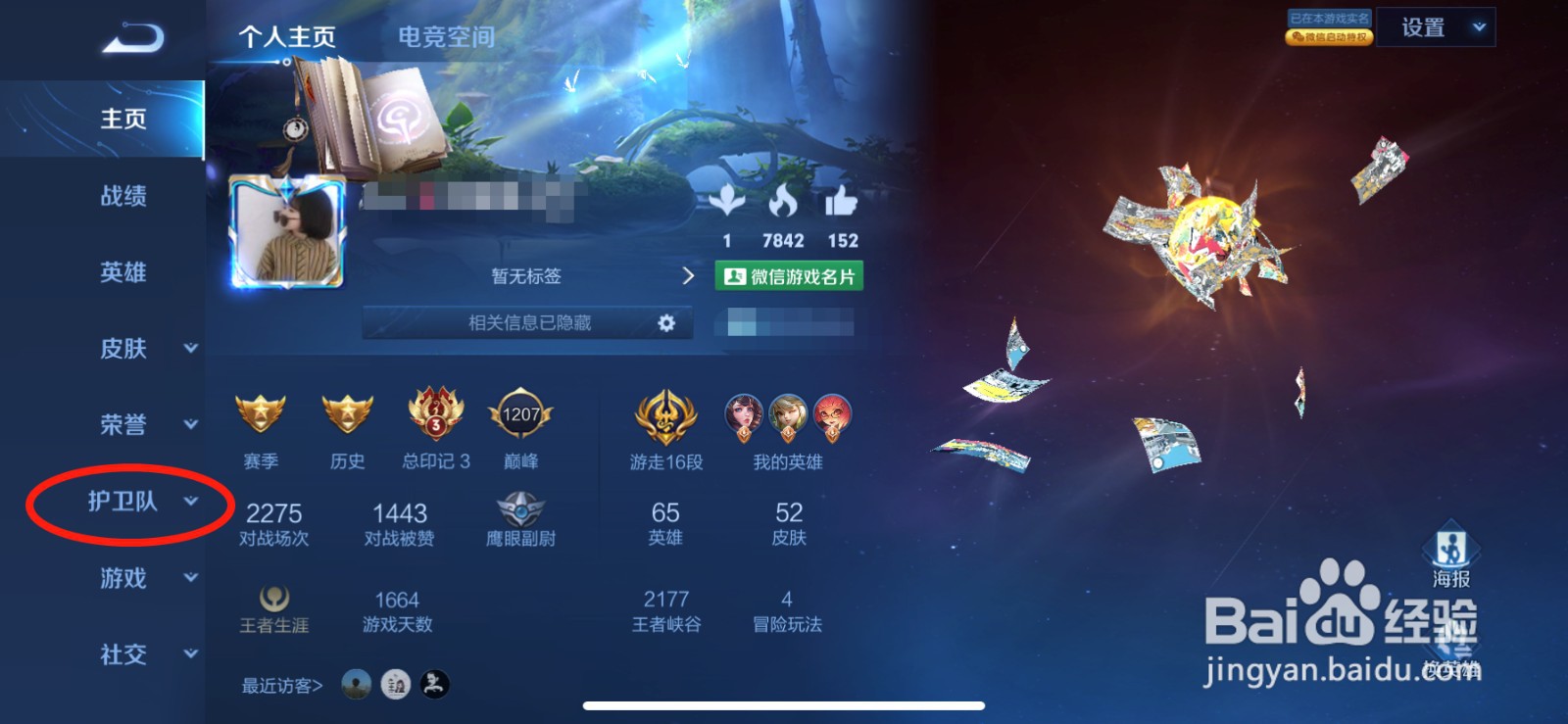Screen dimensions: 1568x724
Task: Expand the 设置 dropdown arrow
Action: click(1480, 27)
